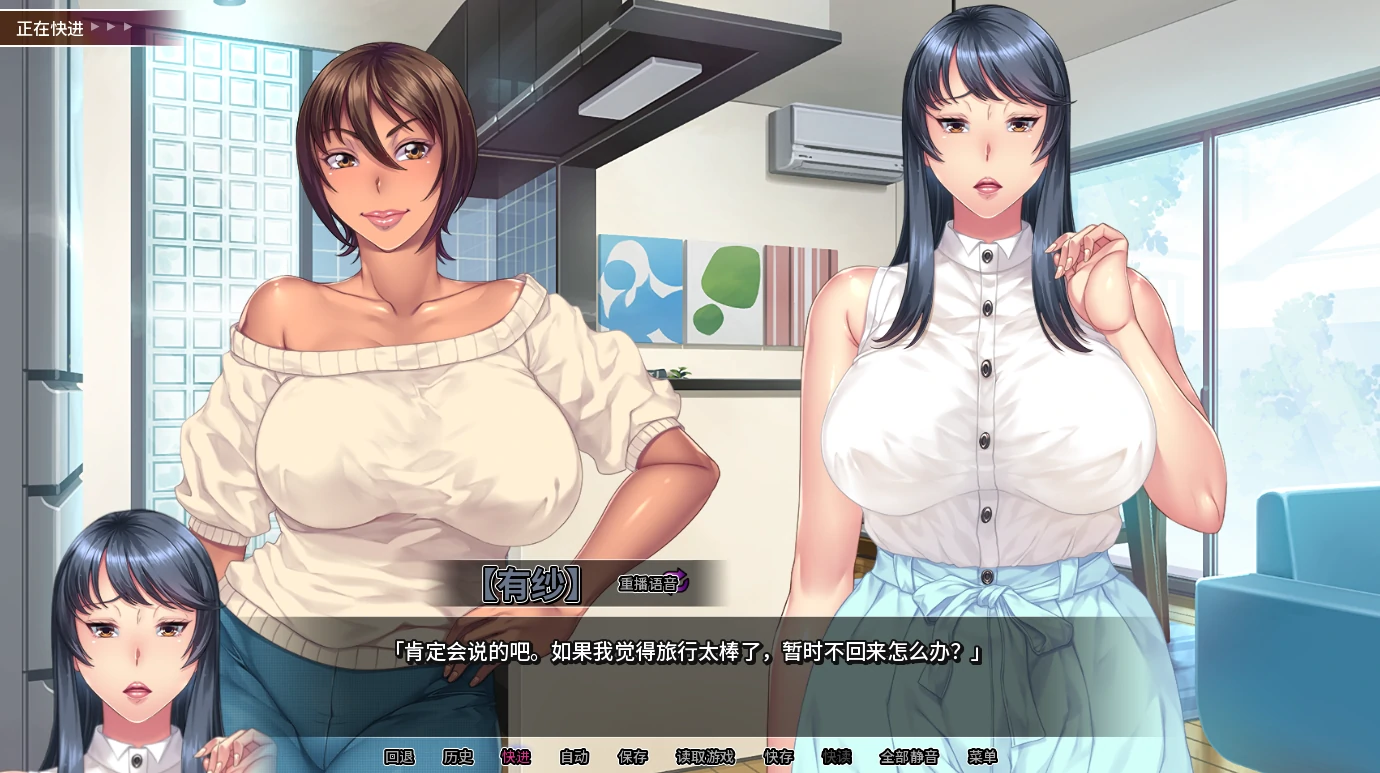Make a quick save with 快存

(x=778, y=757)
